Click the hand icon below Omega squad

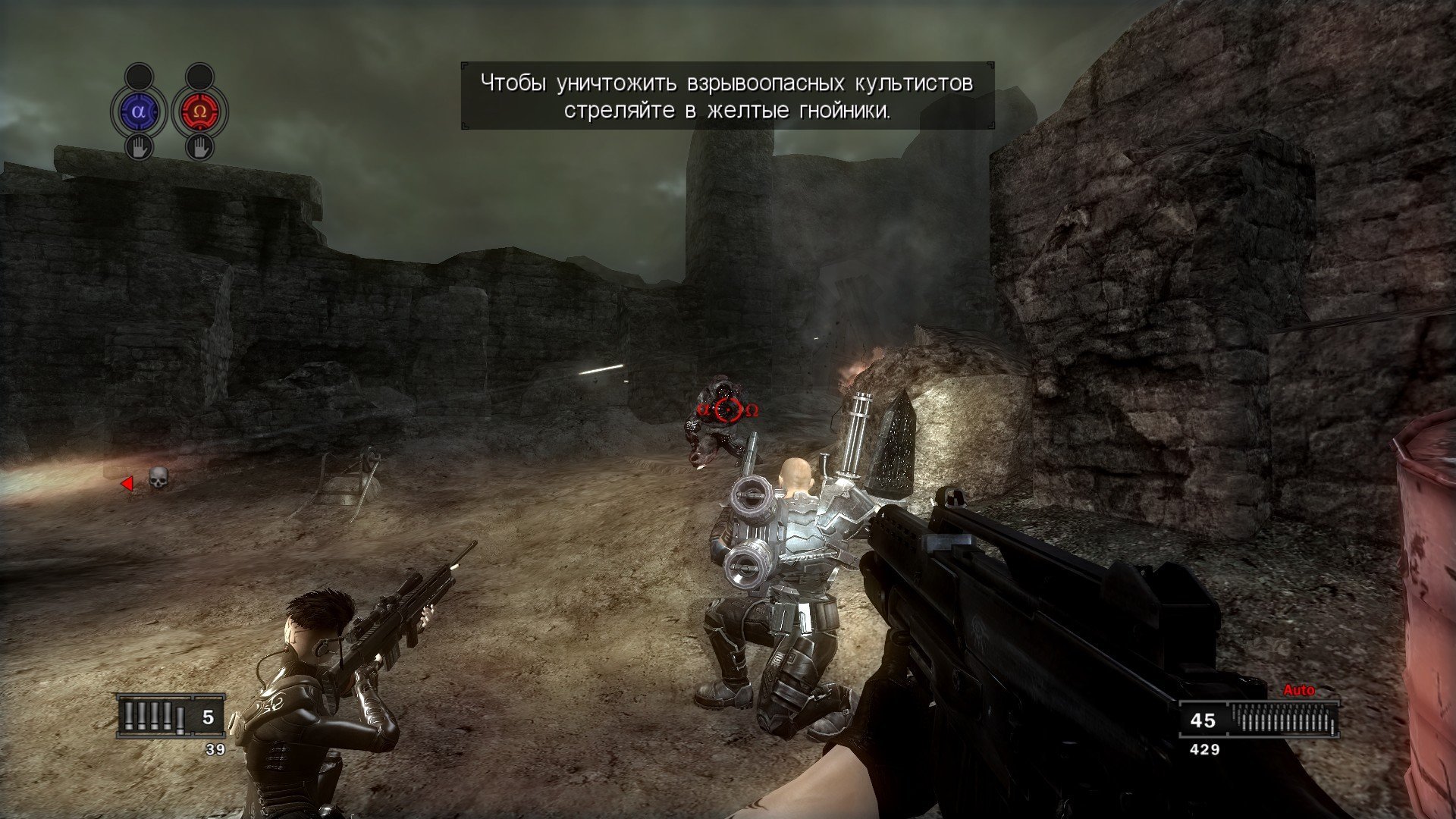pos(199,146)
